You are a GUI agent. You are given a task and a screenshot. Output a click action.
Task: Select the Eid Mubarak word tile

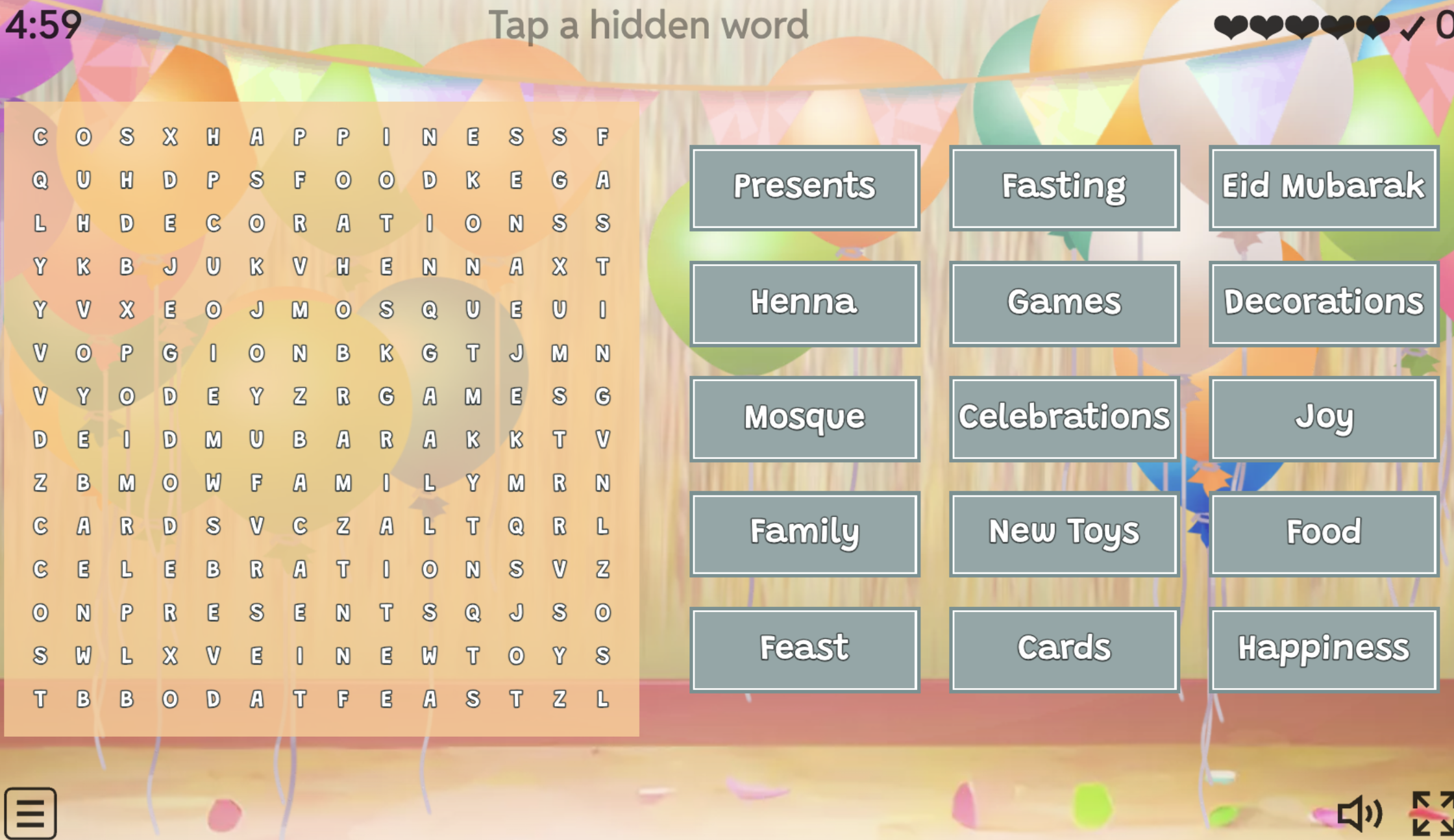1322,188
